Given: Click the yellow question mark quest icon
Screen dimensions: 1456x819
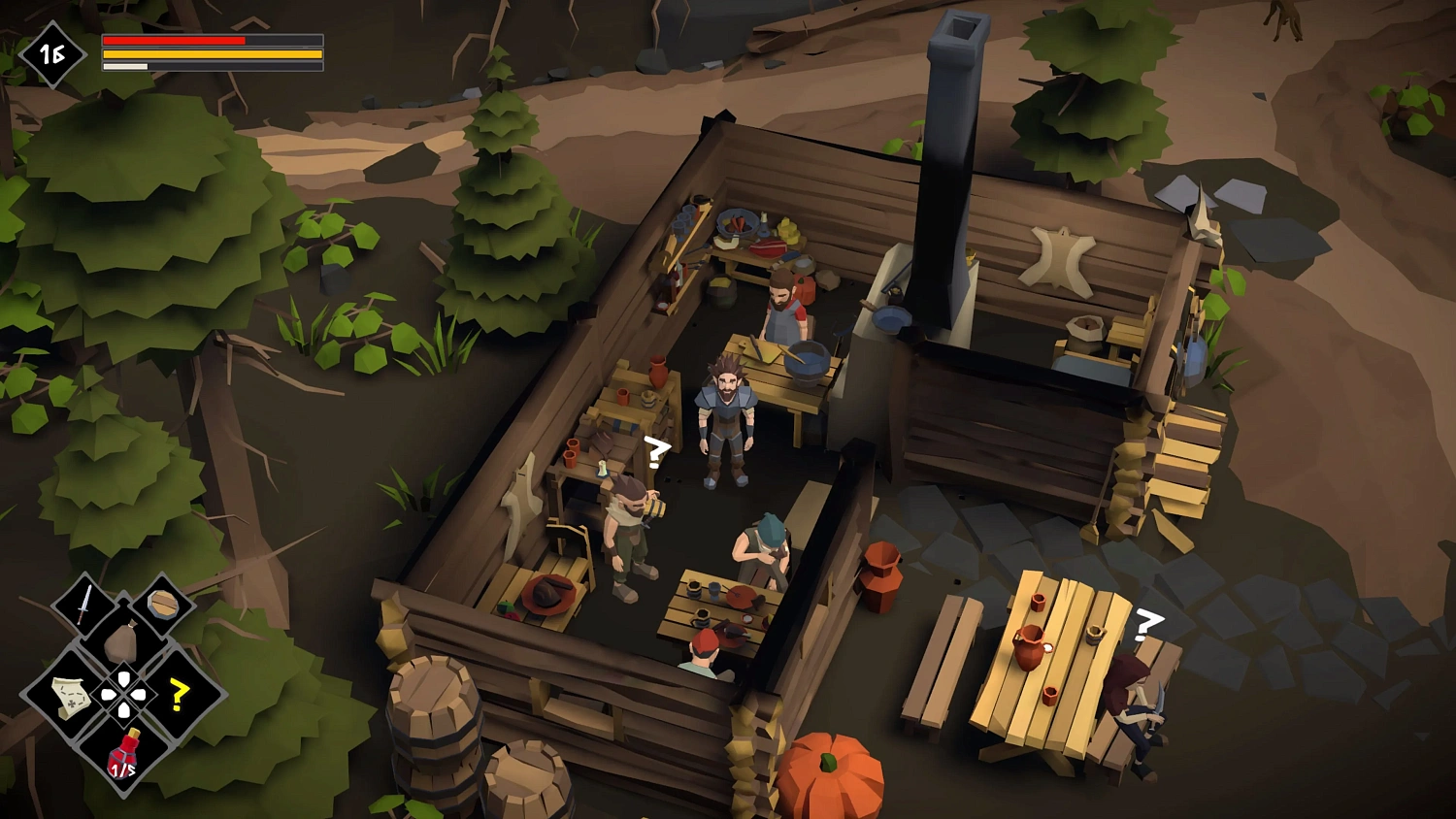Looking at the screenshot, I should pyautogui.click(x=178, y=696).
